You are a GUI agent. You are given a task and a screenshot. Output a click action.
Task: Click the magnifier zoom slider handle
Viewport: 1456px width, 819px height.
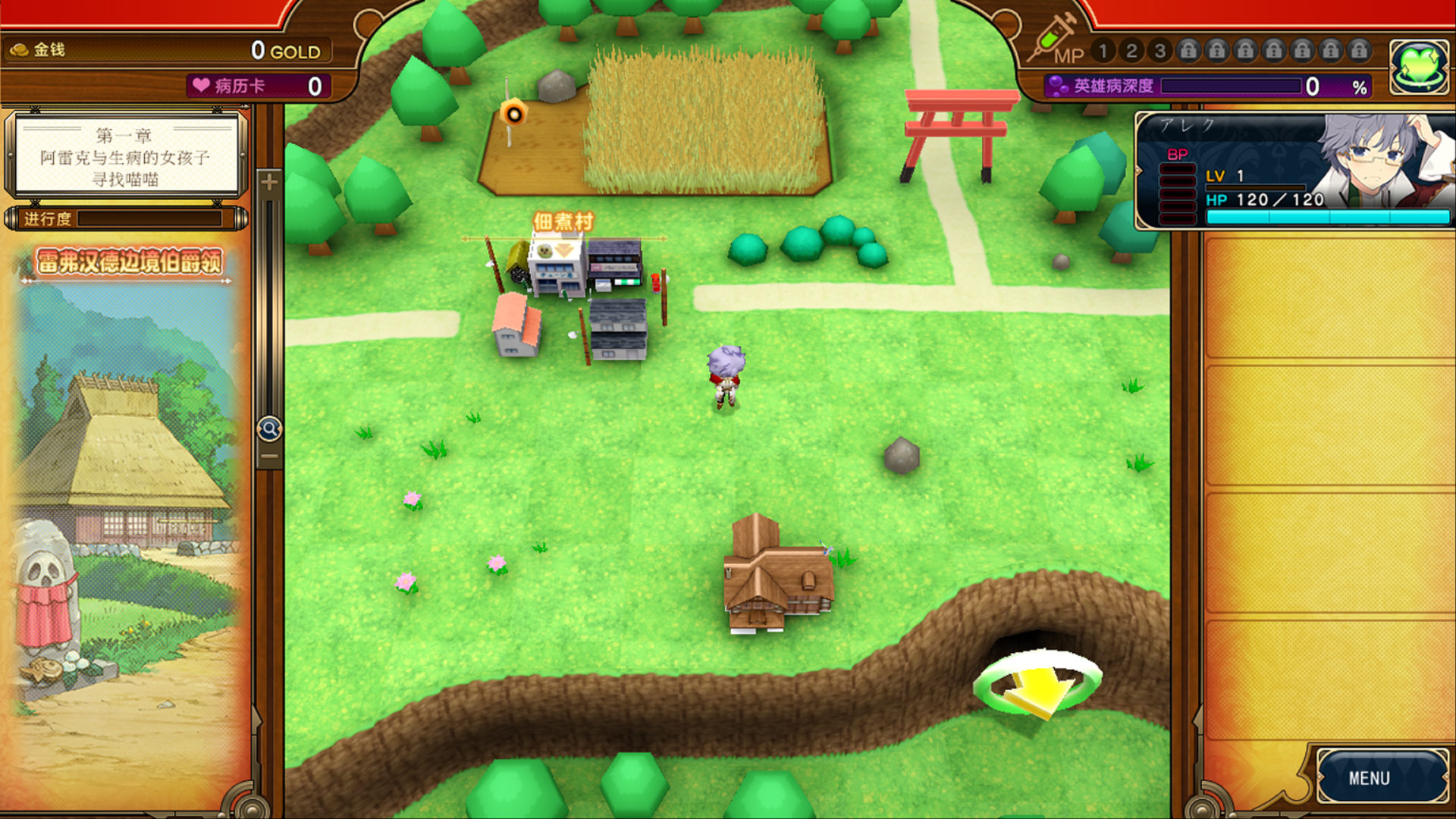pyautogui.click(x=269, y=429)
